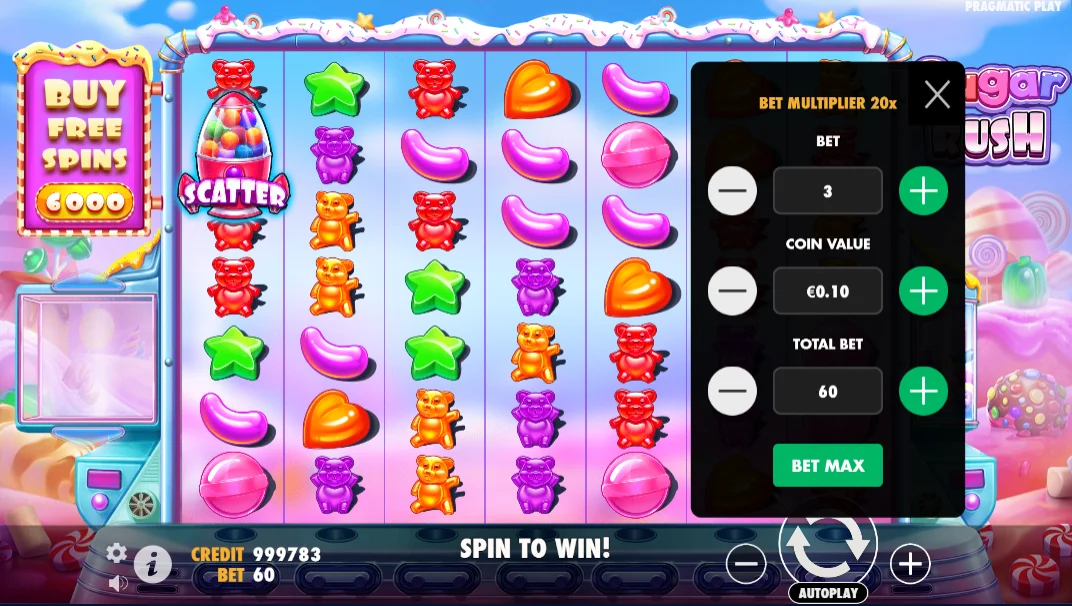Open the gear settings menu
Viewport: 1072px width, 606px height.
pyautogui.click(x=117, y=553)
